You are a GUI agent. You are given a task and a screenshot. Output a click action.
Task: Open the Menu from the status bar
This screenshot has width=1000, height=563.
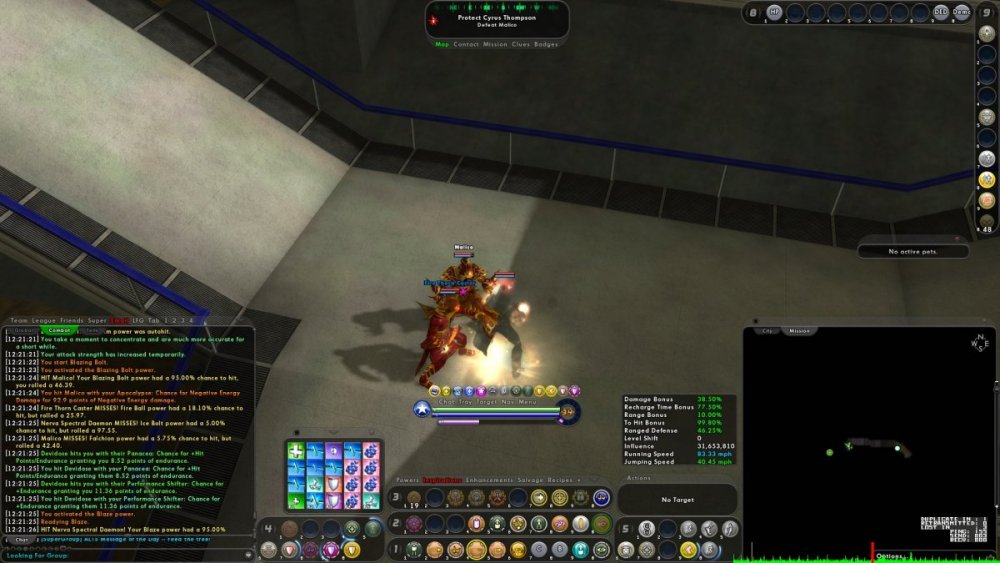pyautogui.click(x=527, y=401)
